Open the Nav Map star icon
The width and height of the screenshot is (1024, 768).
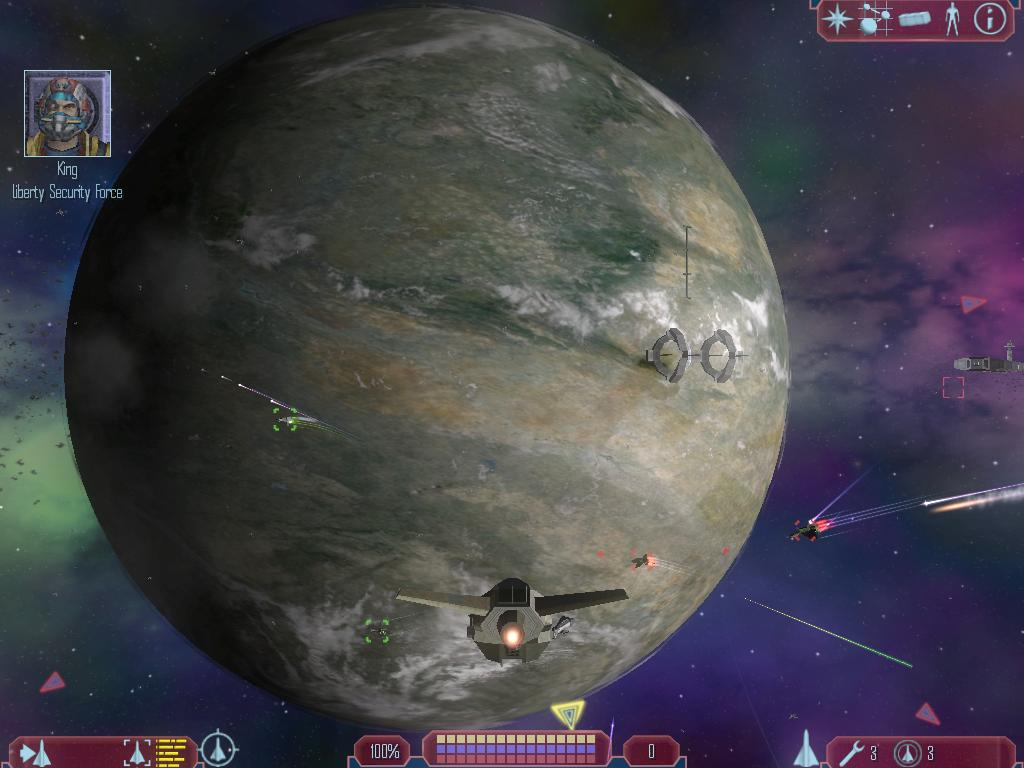pos(838,19)
